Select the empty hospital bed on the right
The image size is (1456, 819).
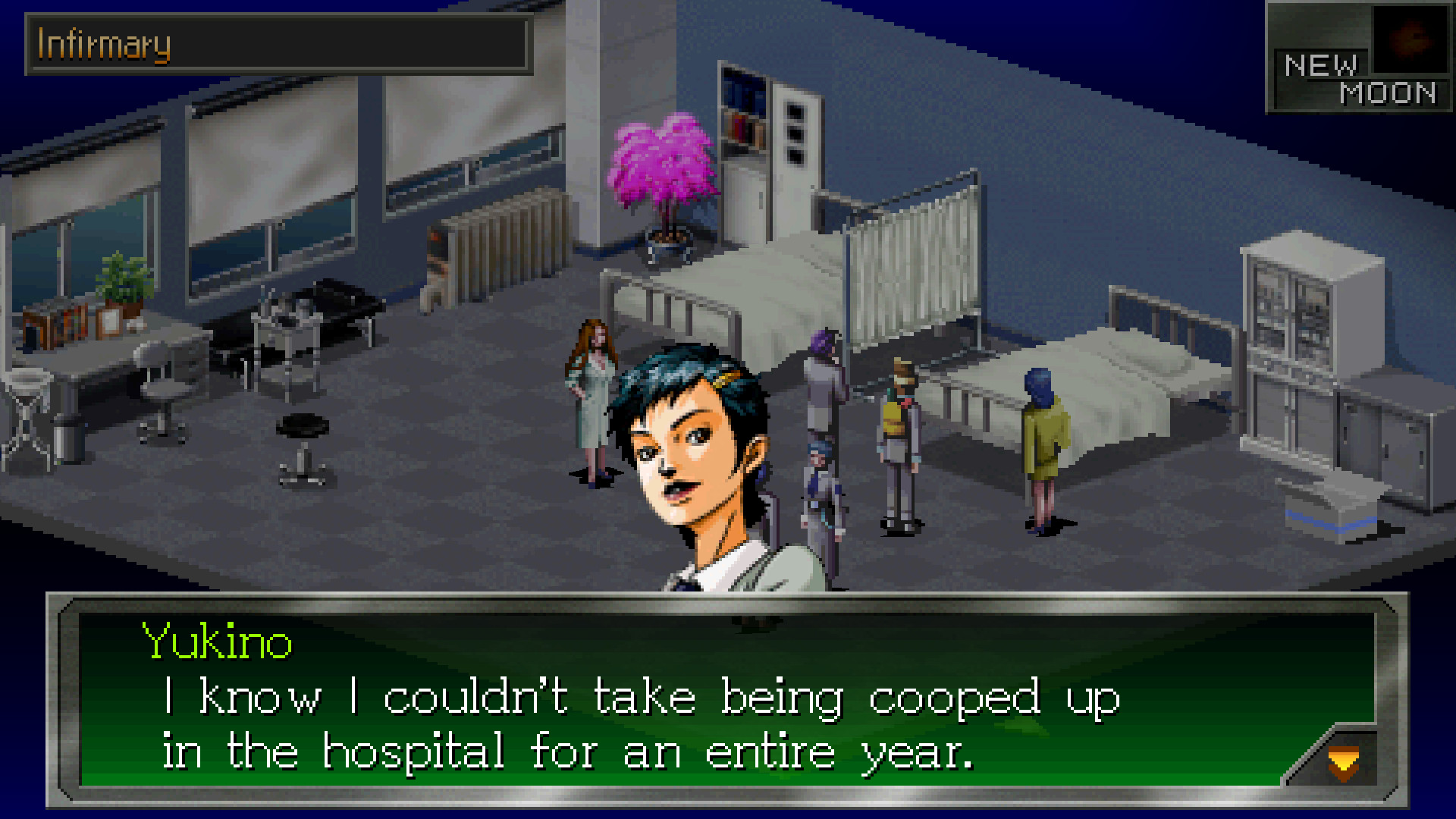pos(1137,379)
